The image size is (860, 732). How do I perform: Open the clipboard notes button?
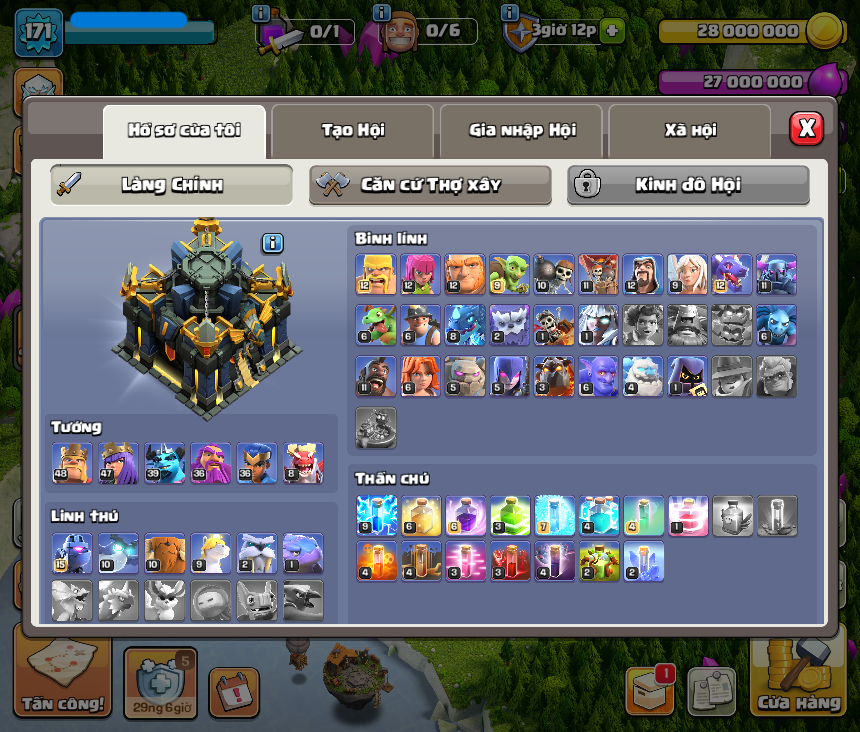[711, 692]
